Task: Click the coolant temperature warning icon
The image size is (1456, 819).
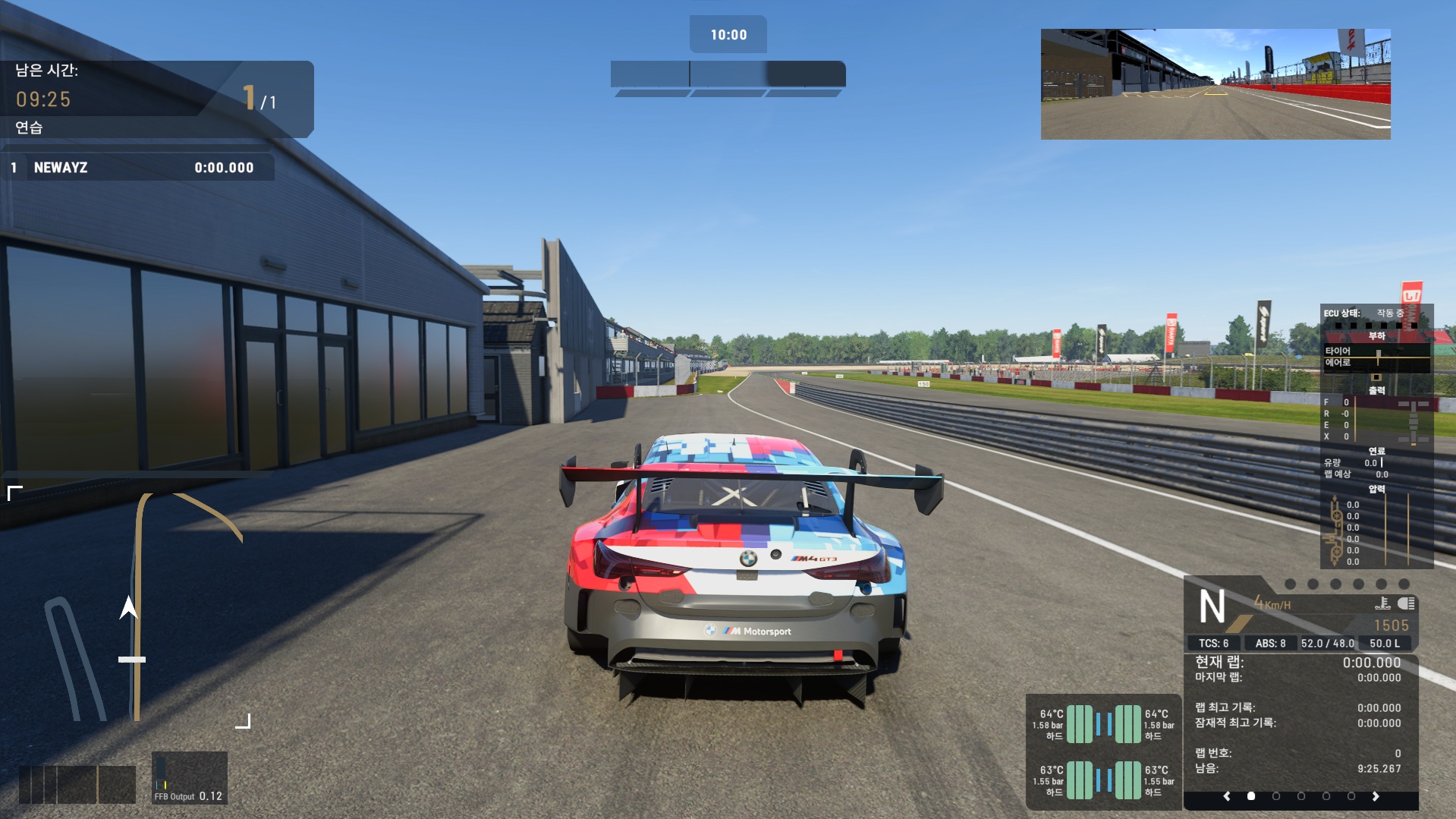Action: (1382, 603)
